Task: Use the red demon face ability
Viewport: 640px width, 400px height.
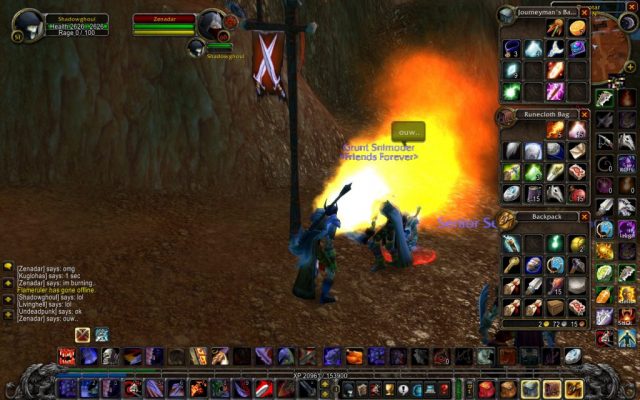Action: click(x=66, y=356)
